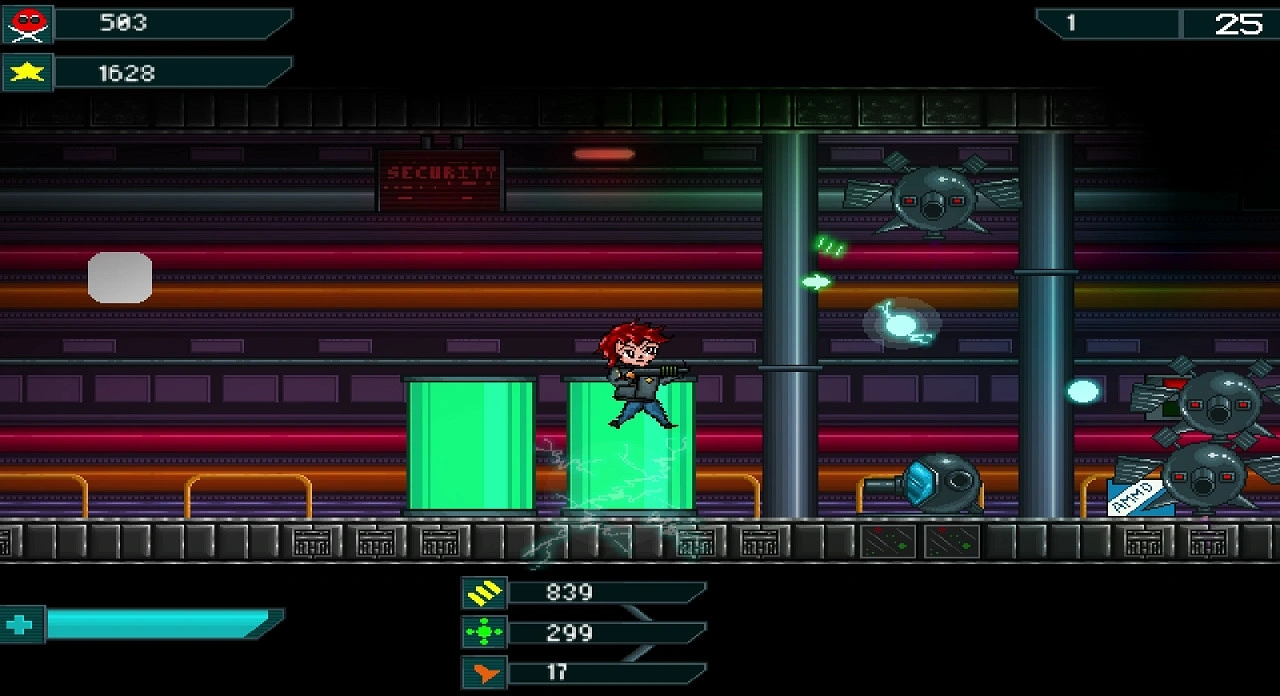Switch to the green crosshair weapon
This screenshot has width=1280, height=696.
pyautogui.click(x=484, y=633)
